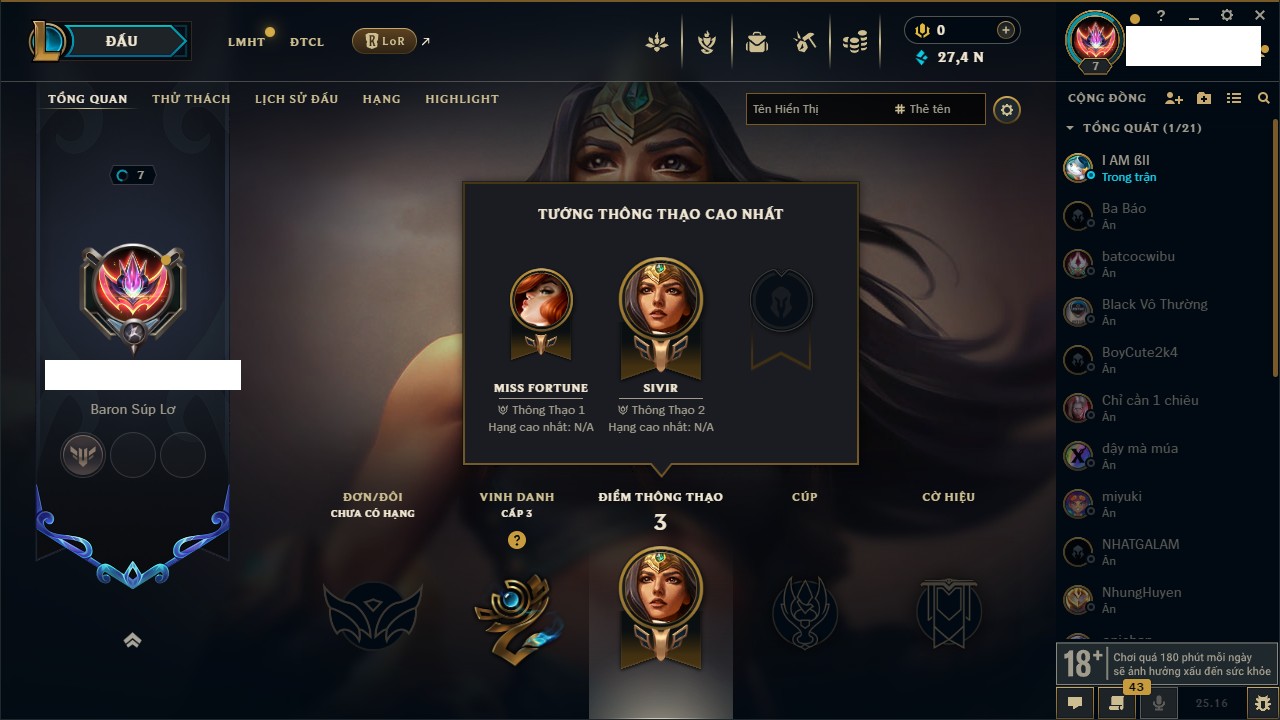Open the loot chest icon

805,42
